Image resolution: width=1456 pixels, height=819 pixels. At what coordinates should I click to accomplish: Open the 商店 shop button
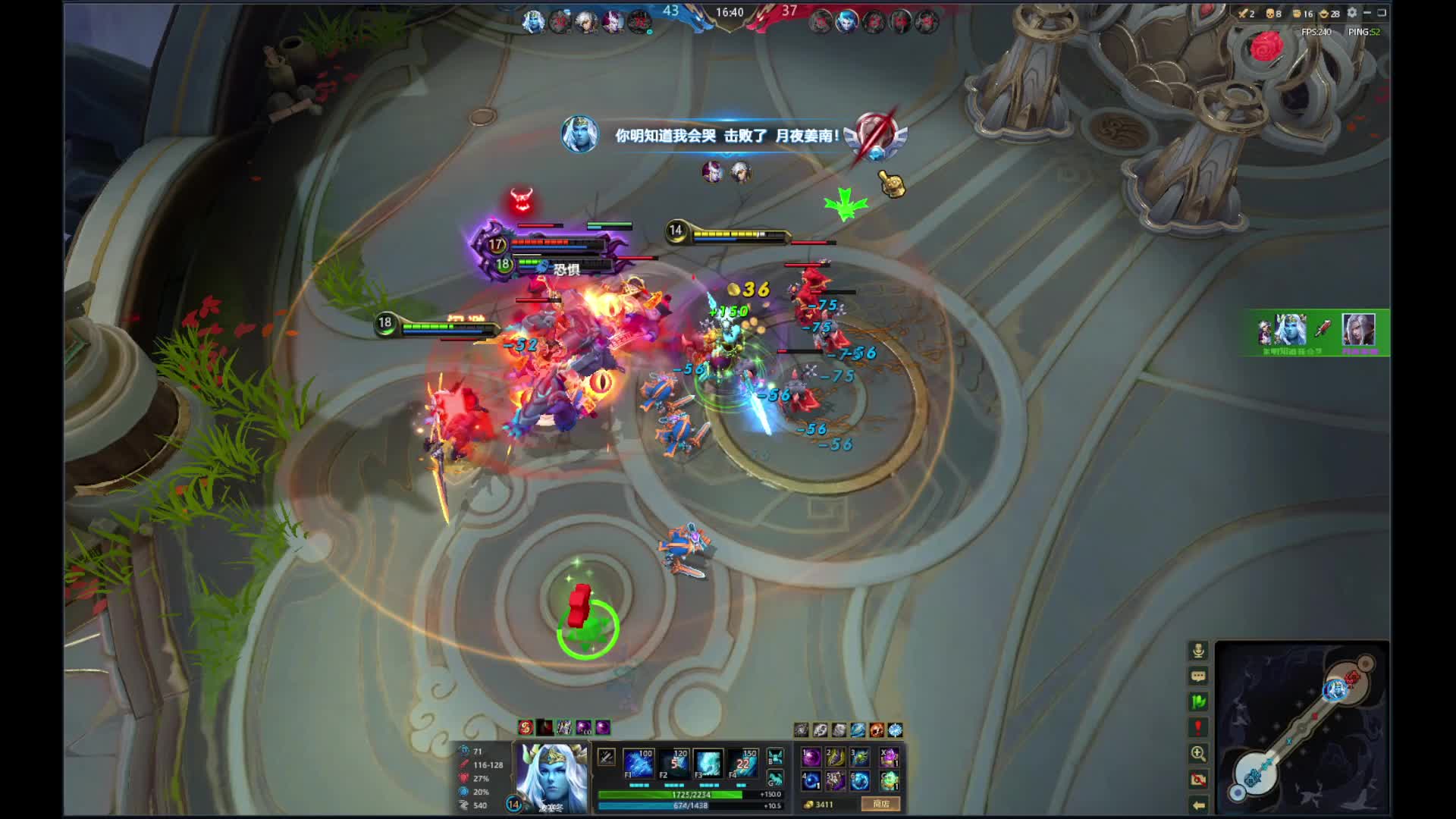pos(880,804)
